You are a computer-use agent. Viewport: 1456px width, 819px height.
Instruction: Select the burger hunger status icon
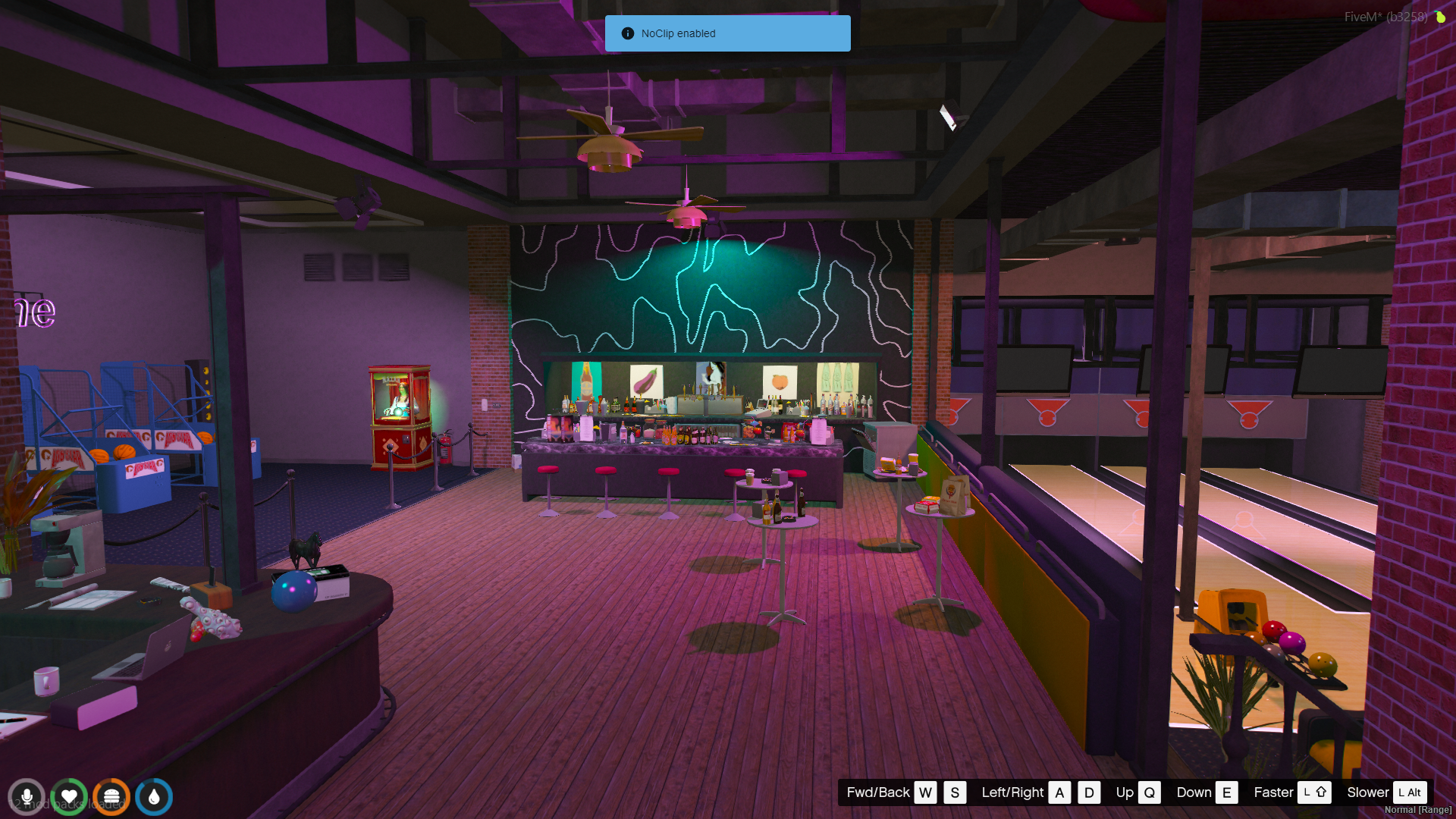[111, 797]
